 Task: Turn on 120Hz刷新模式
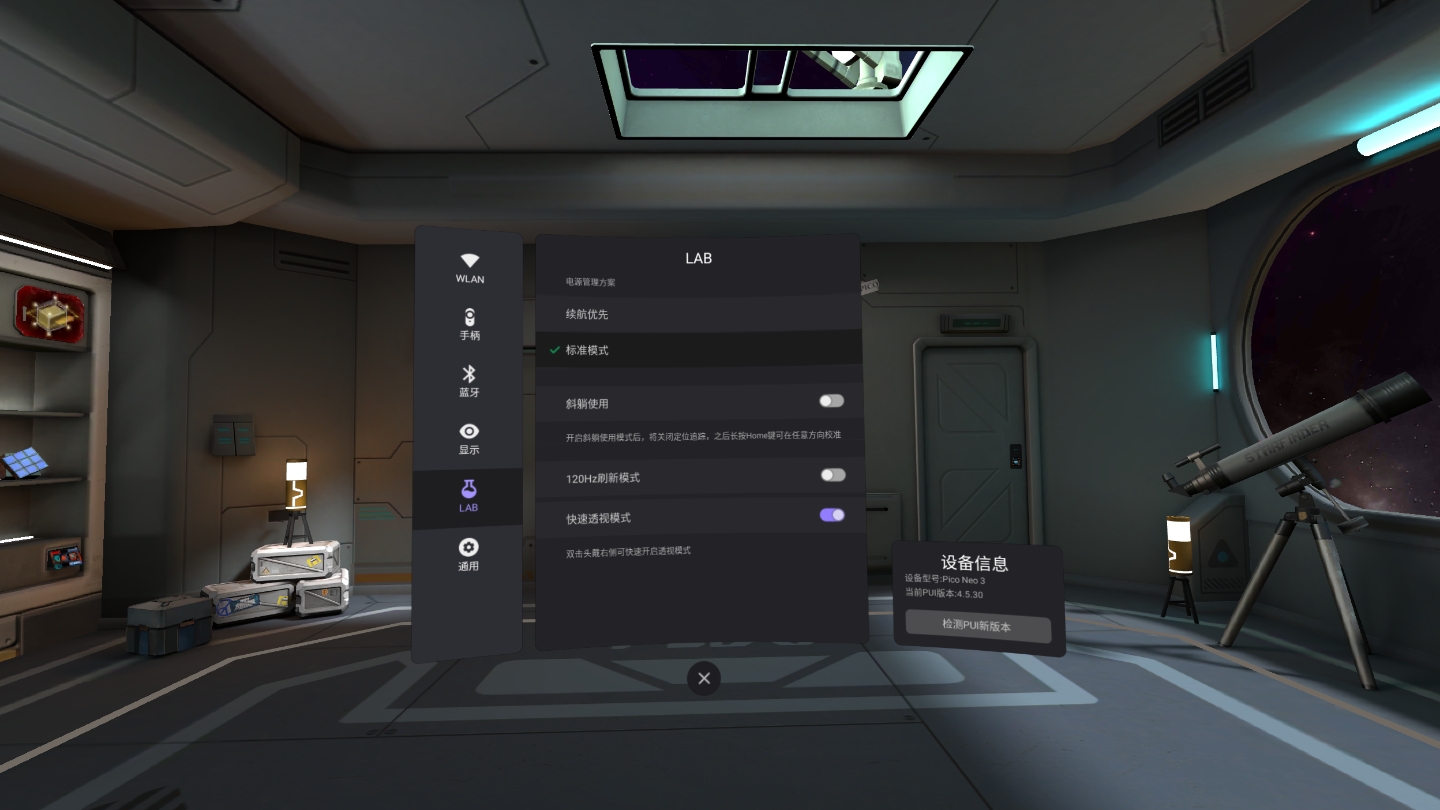(830, 475)
